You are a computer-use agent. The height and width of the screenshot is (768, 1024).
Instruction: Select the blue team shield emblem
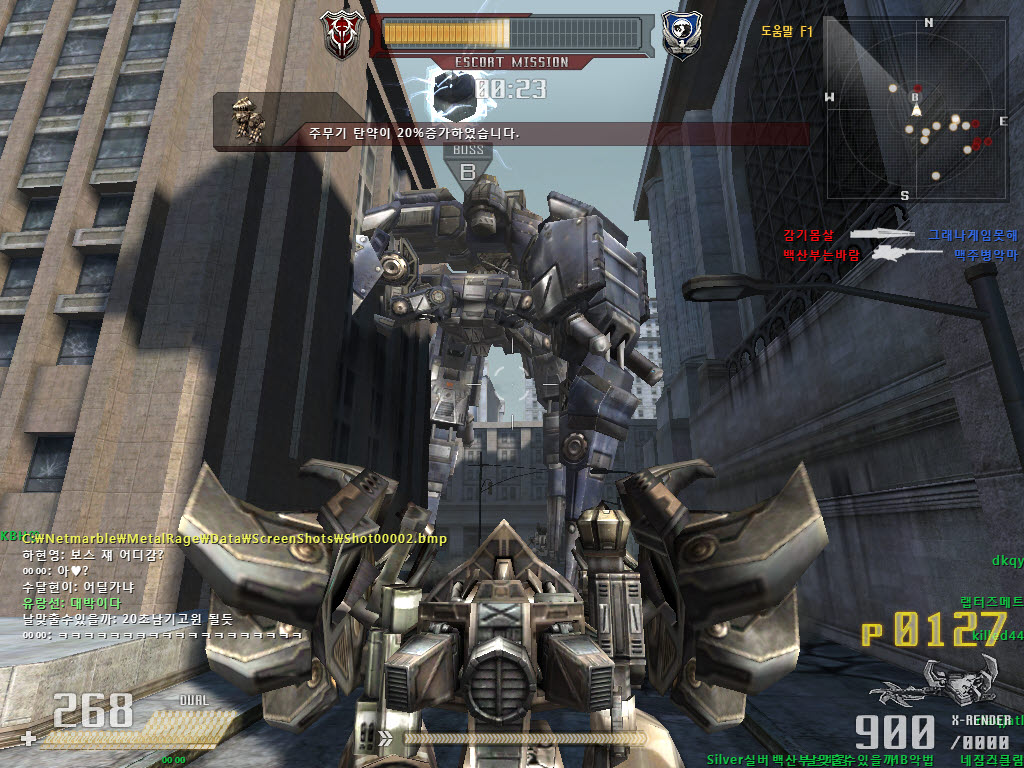tap(680, 35)
